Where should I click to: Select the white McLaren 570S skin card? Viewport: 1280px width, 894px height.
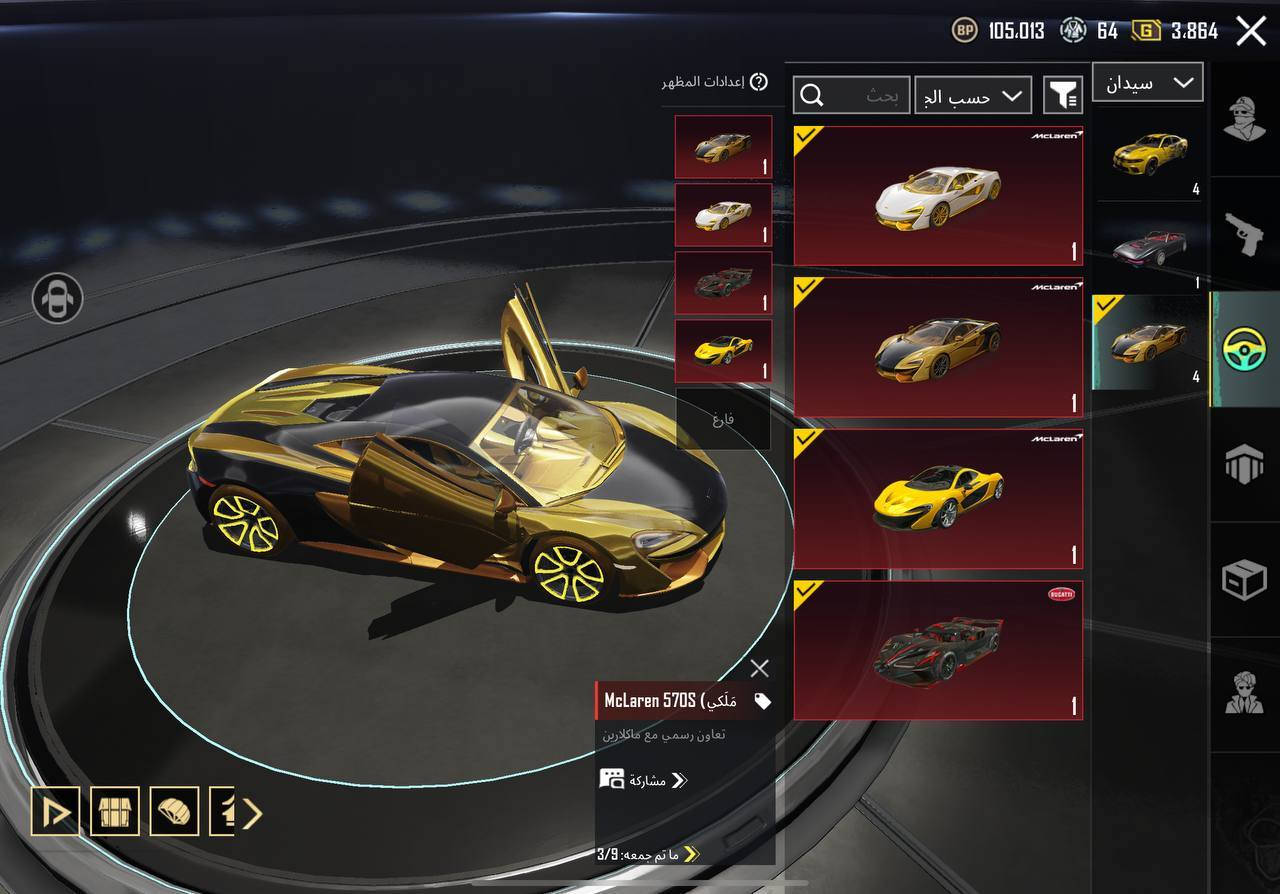point(938,195)
